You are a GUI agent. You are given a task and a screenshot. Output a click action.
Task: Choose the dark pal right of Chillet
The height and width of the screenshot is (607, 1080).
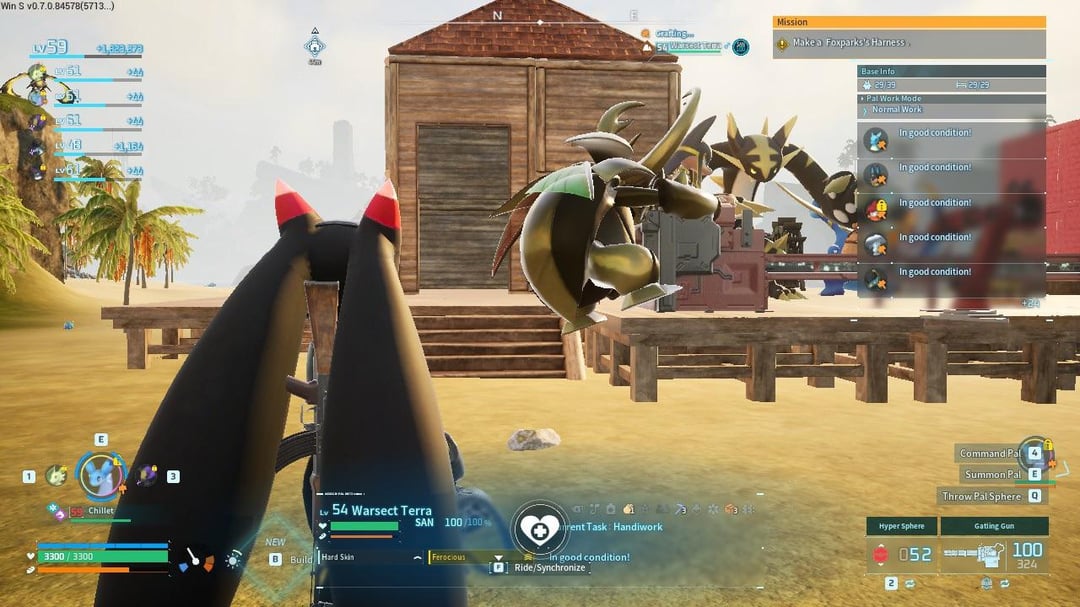click(147, 476)
